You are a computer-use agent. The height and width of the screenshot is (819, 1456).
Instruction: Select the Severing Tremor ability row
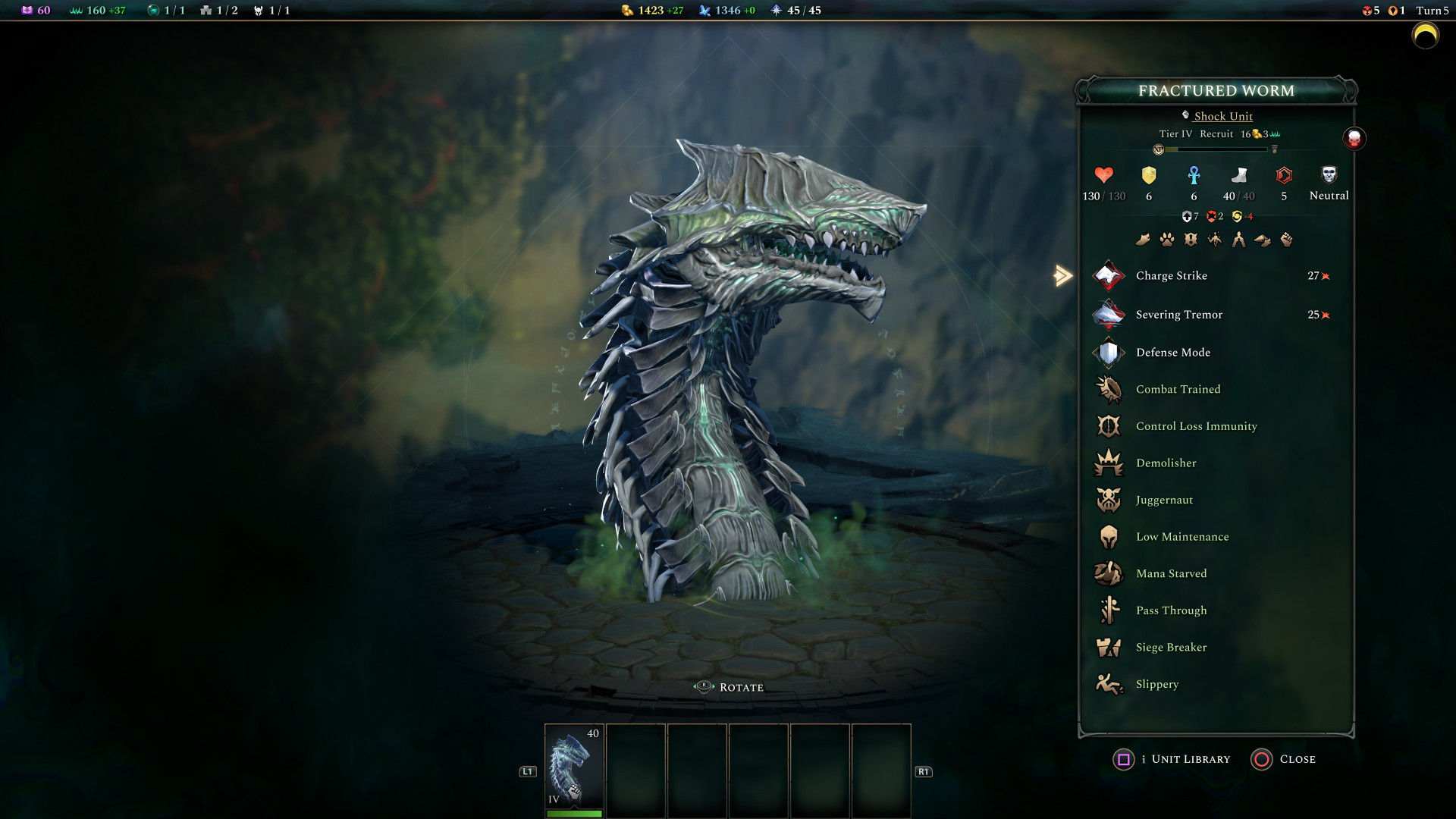1178,315
